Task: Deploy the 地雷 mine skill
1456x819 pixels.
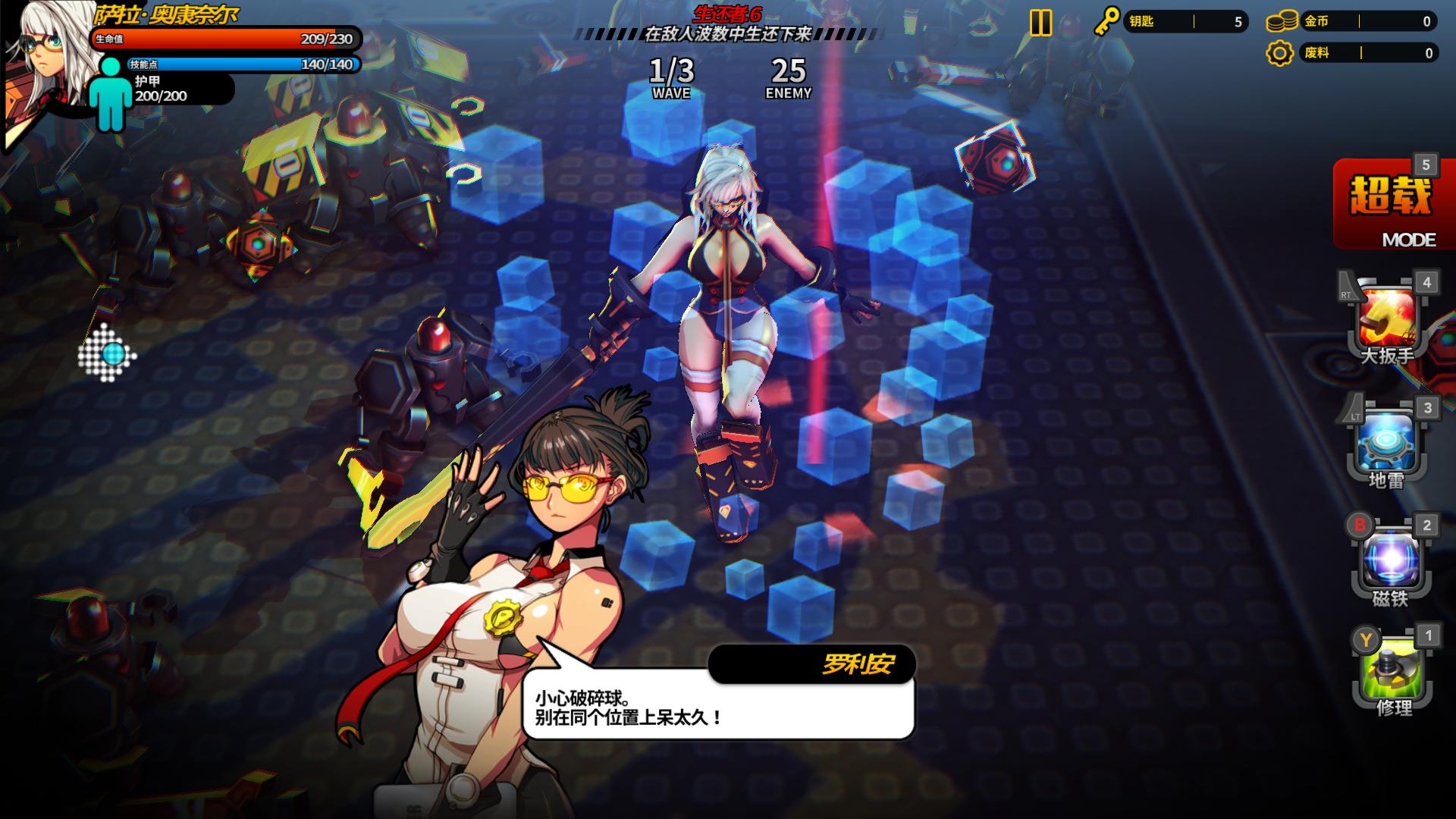Action: (x=1387, y=444)
